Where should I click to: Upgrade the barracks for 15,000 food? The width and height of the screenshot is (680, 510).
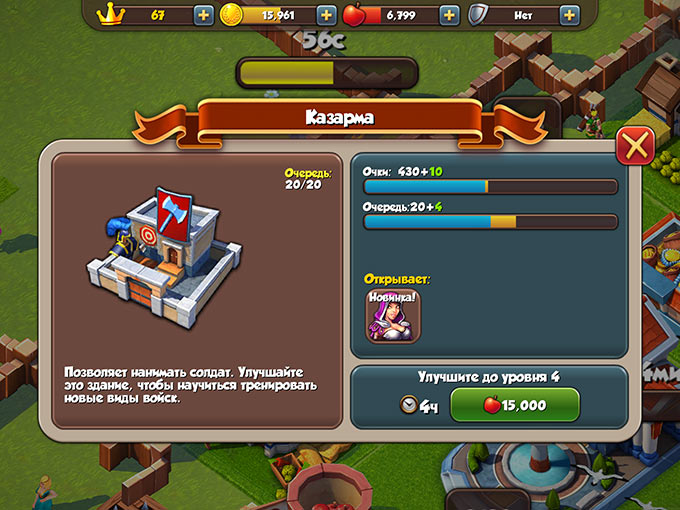point(515,406)
